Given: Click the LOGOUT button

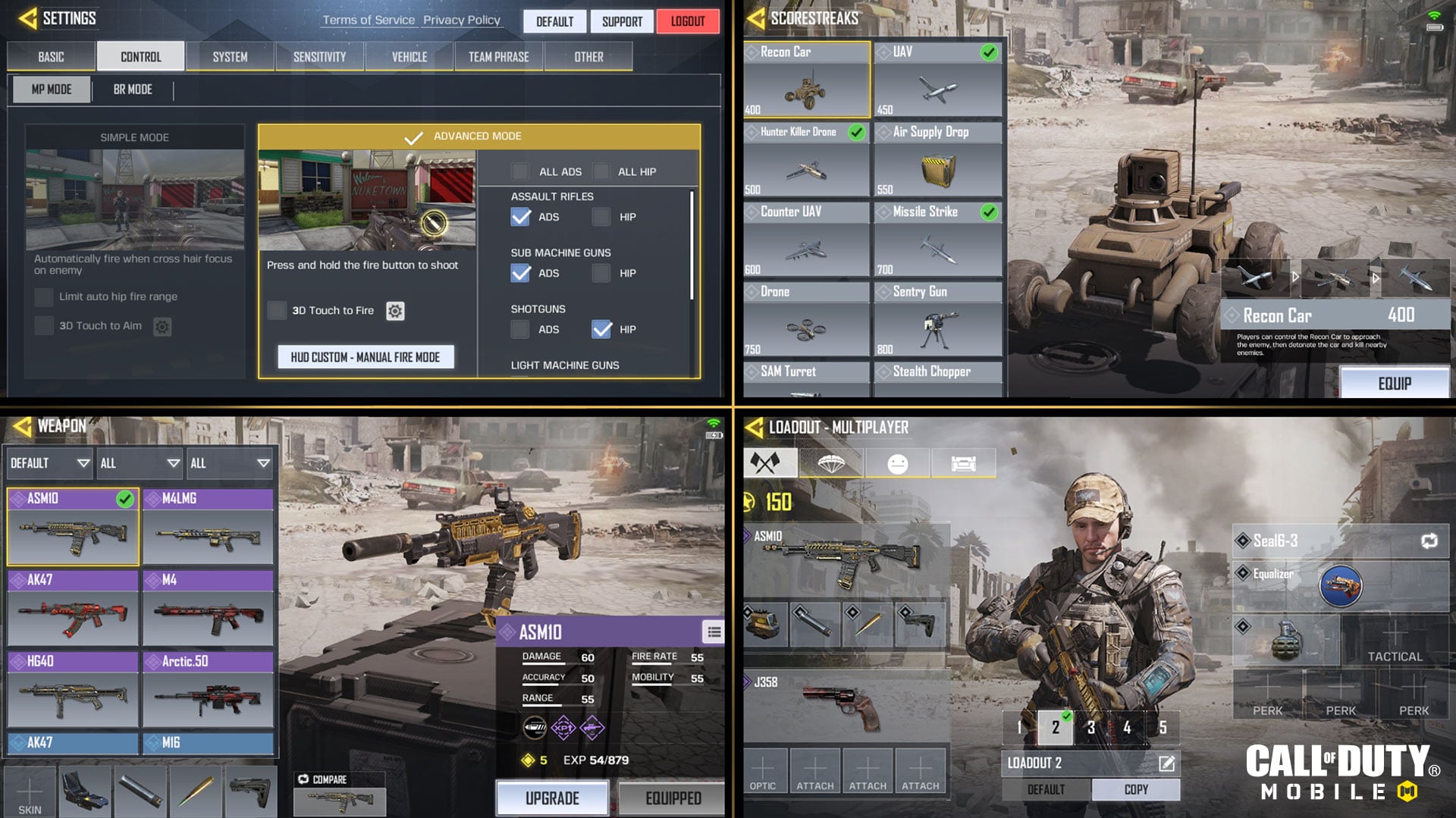Looking at the screenshot, I should click(687, 21).
